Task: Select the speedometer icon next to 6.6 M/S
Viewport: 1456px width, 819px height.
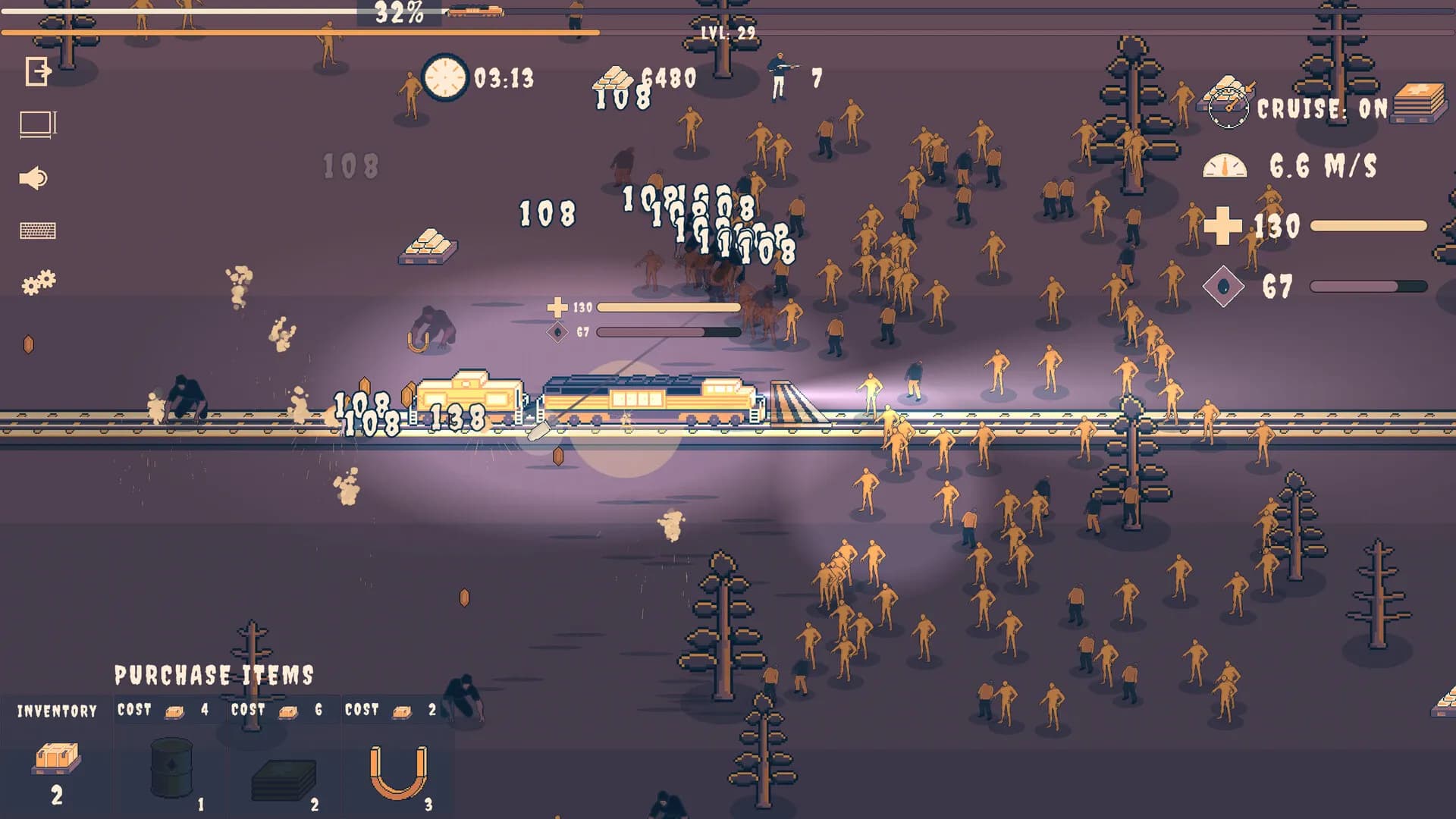Action: pyautogui.click(x=1224, y=164)
